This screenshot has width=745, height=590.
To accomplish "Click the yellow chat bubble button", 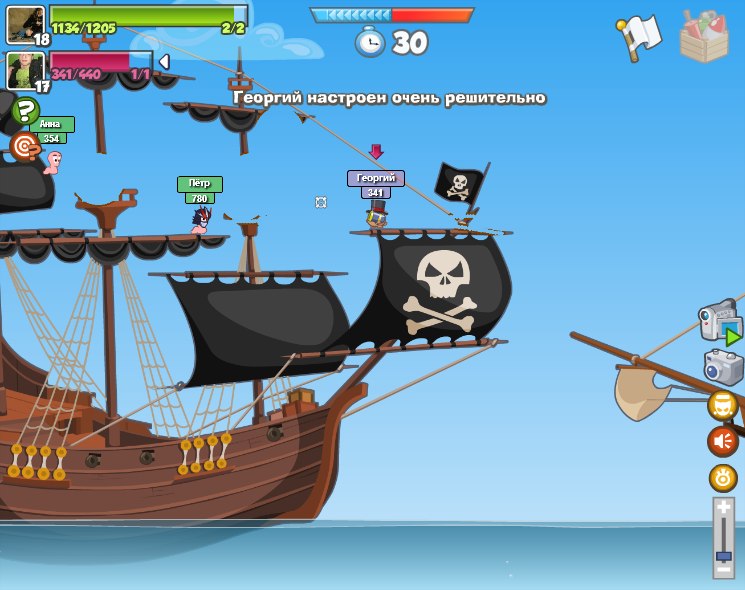I will point(723,405).
